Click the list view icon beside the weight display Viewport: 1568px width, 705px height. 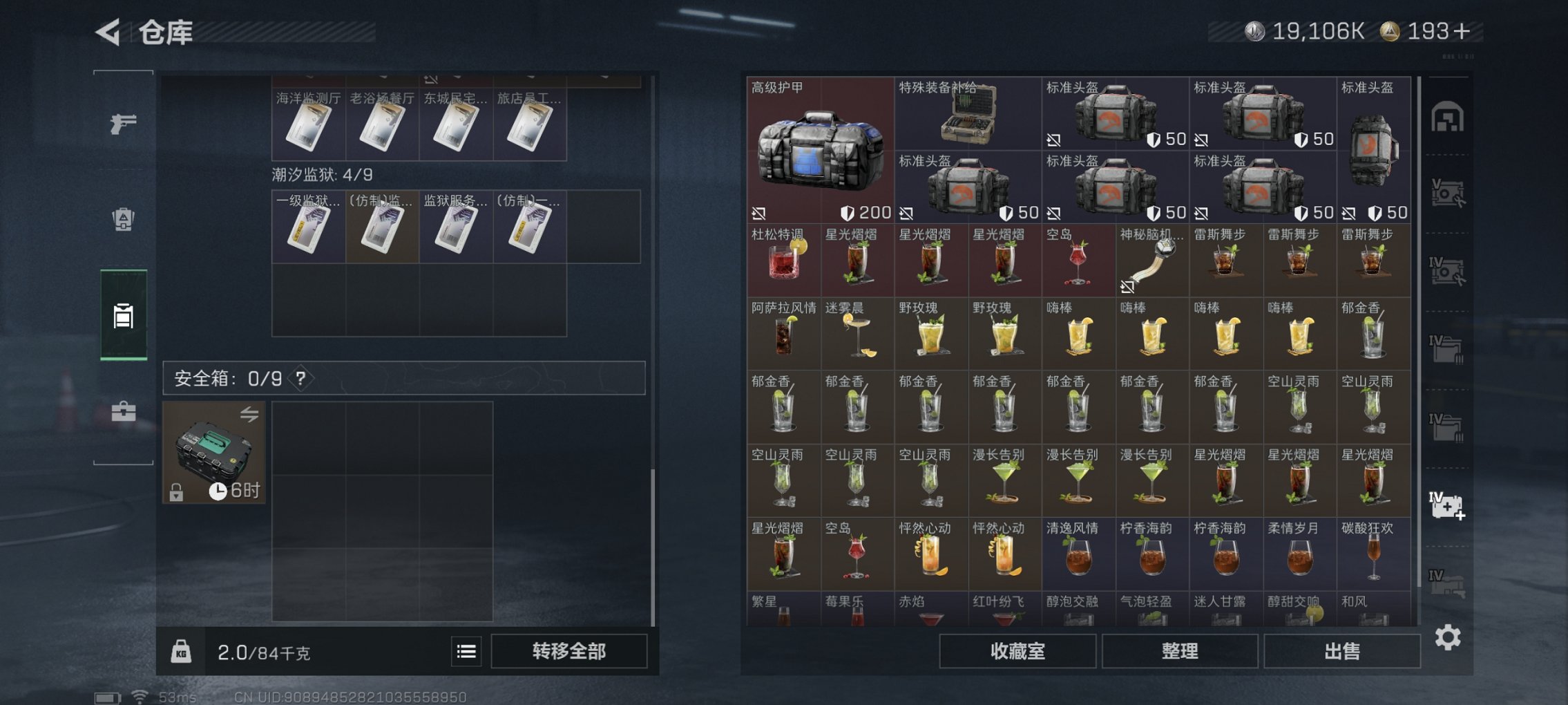(x=468, y=651)
